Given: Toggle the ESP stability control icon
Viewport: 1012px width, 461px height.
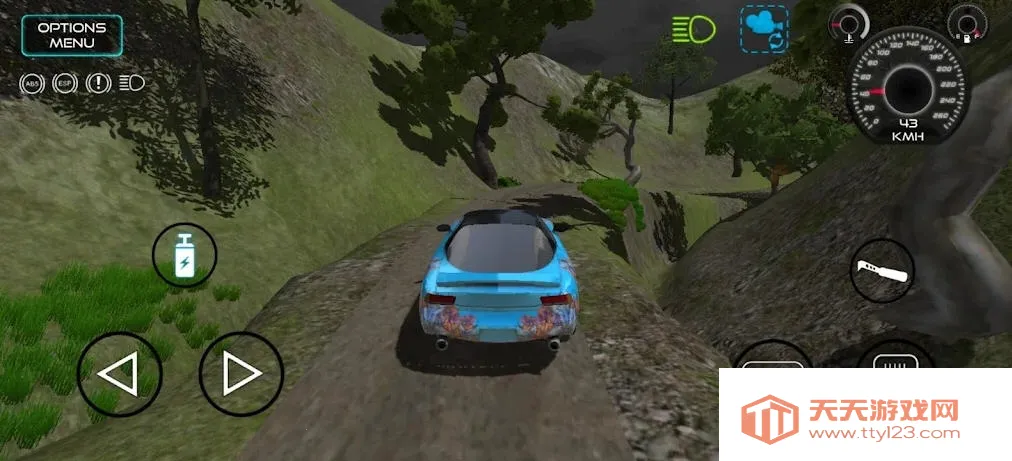Looking at the screenshot, I should pyautogui.click(x=65, y=83).
